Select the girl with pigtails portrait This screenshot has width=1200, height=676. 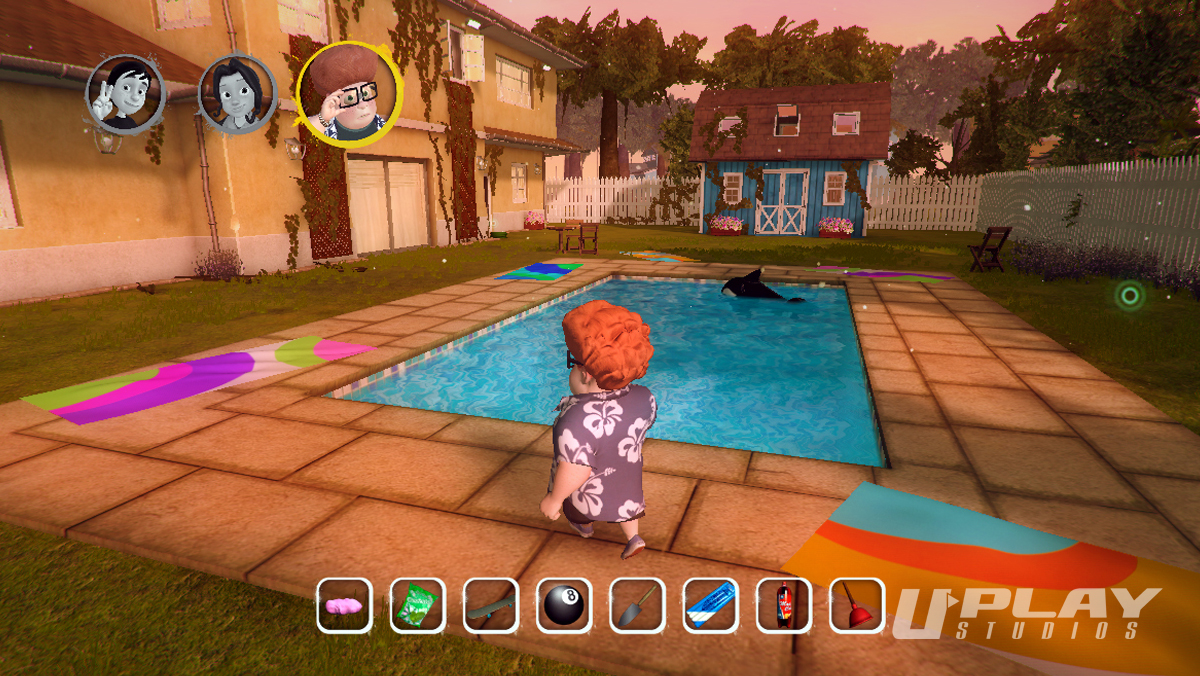(x=237, y=94)
